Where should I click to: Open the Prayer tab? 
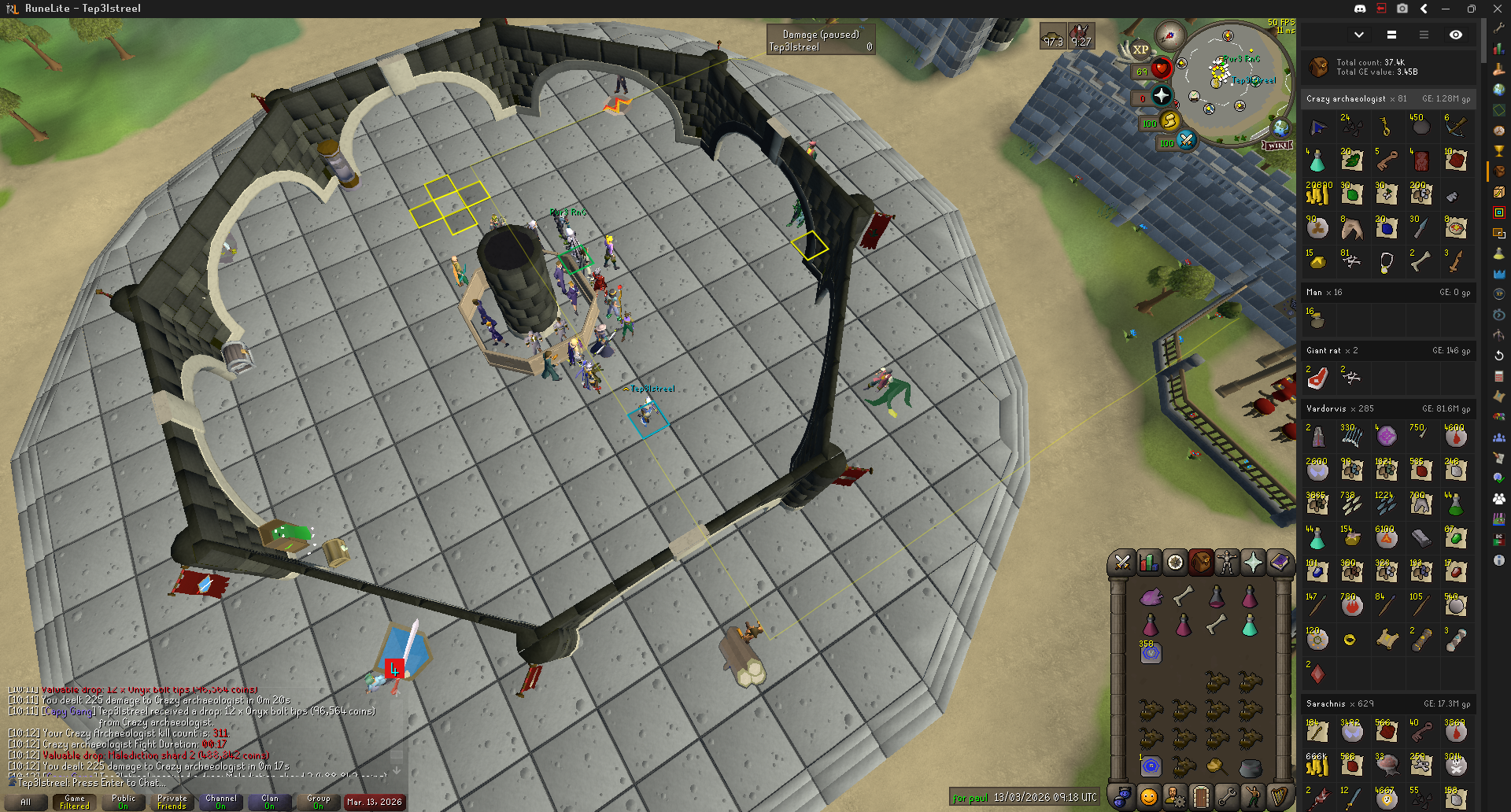[1253, 563]
